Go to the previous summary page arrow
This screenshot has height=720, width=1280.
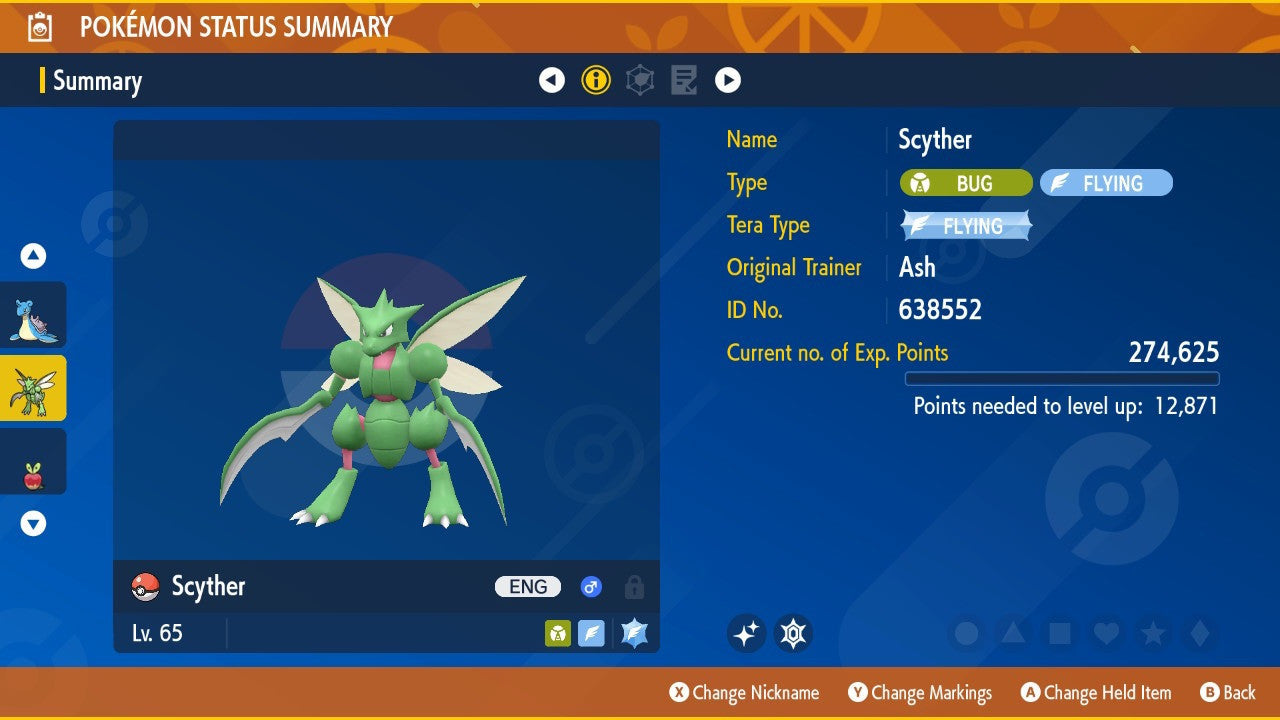pyautogui.click(x=552, y=80)
